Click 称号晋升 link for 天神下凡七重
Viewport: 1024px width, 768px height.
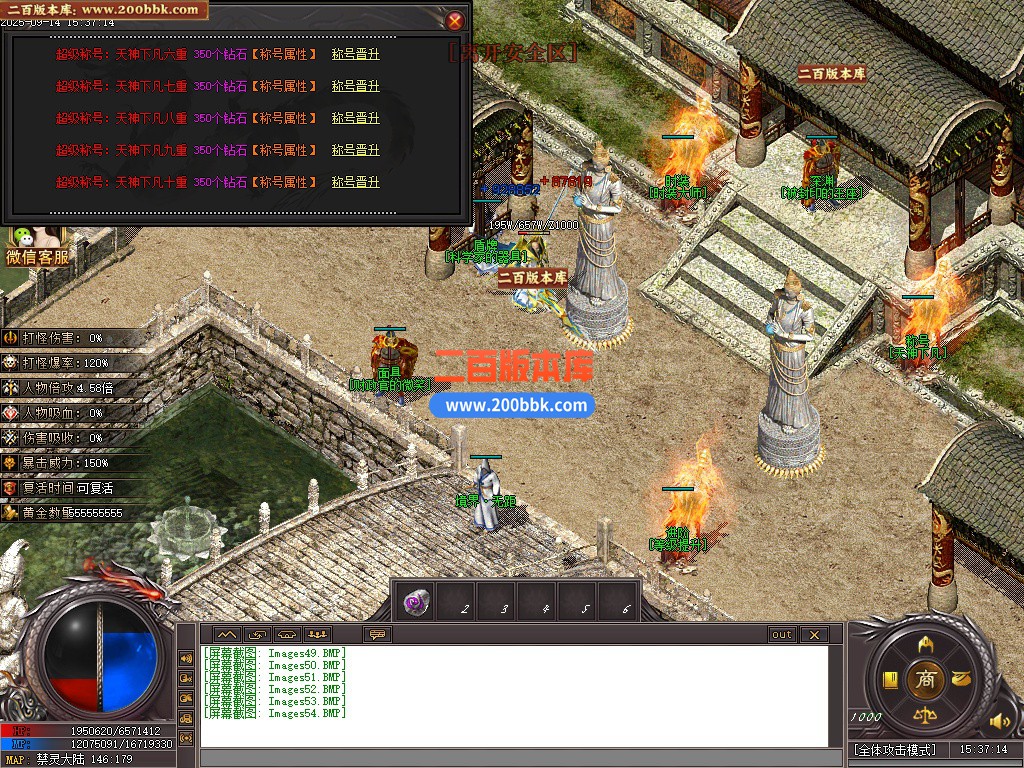356,86
